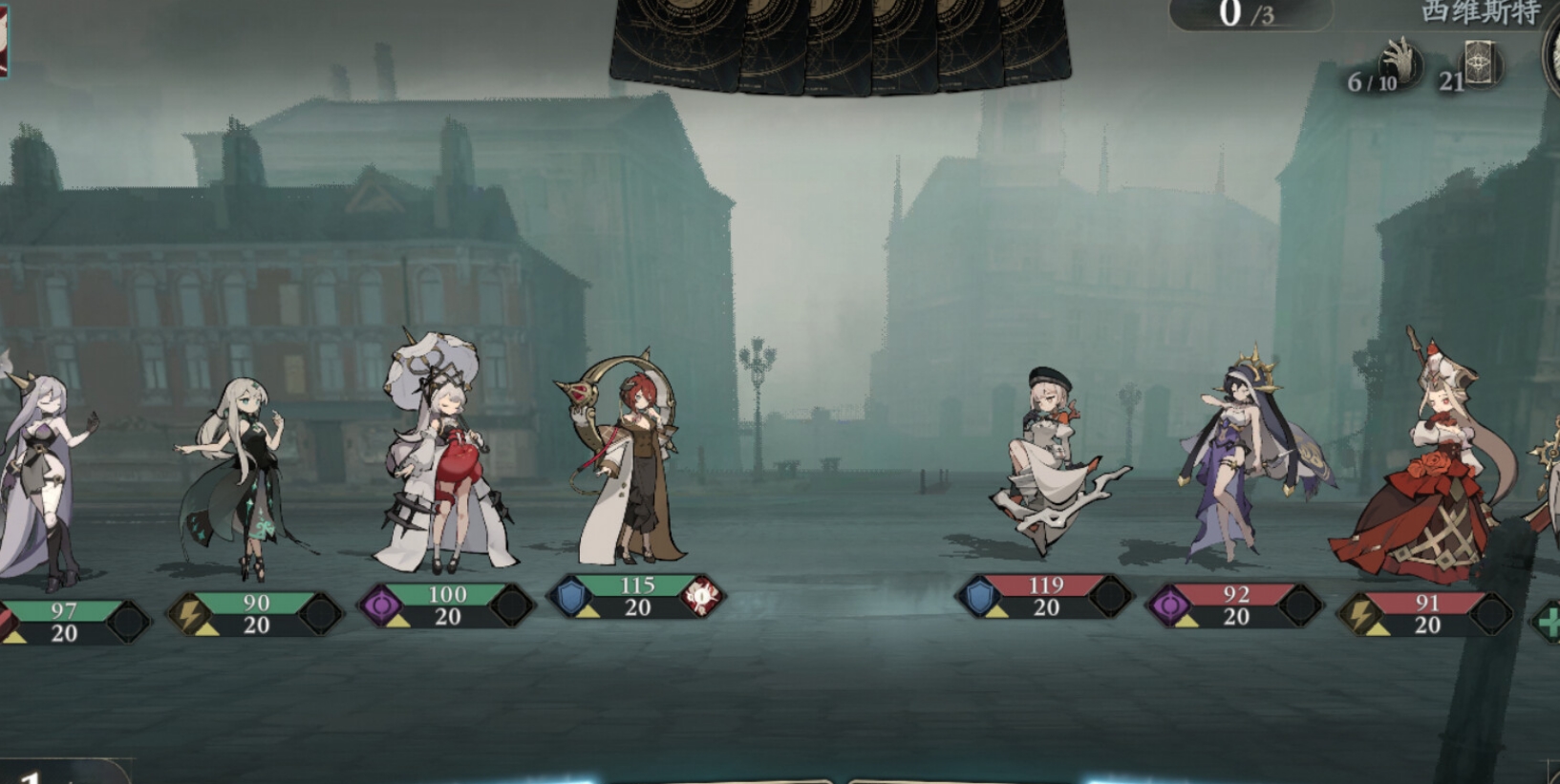The height and width of the screenshot is (784, 1560).
Task: Target the enemy lightning icon at 91 HP
Action: 1360,613
